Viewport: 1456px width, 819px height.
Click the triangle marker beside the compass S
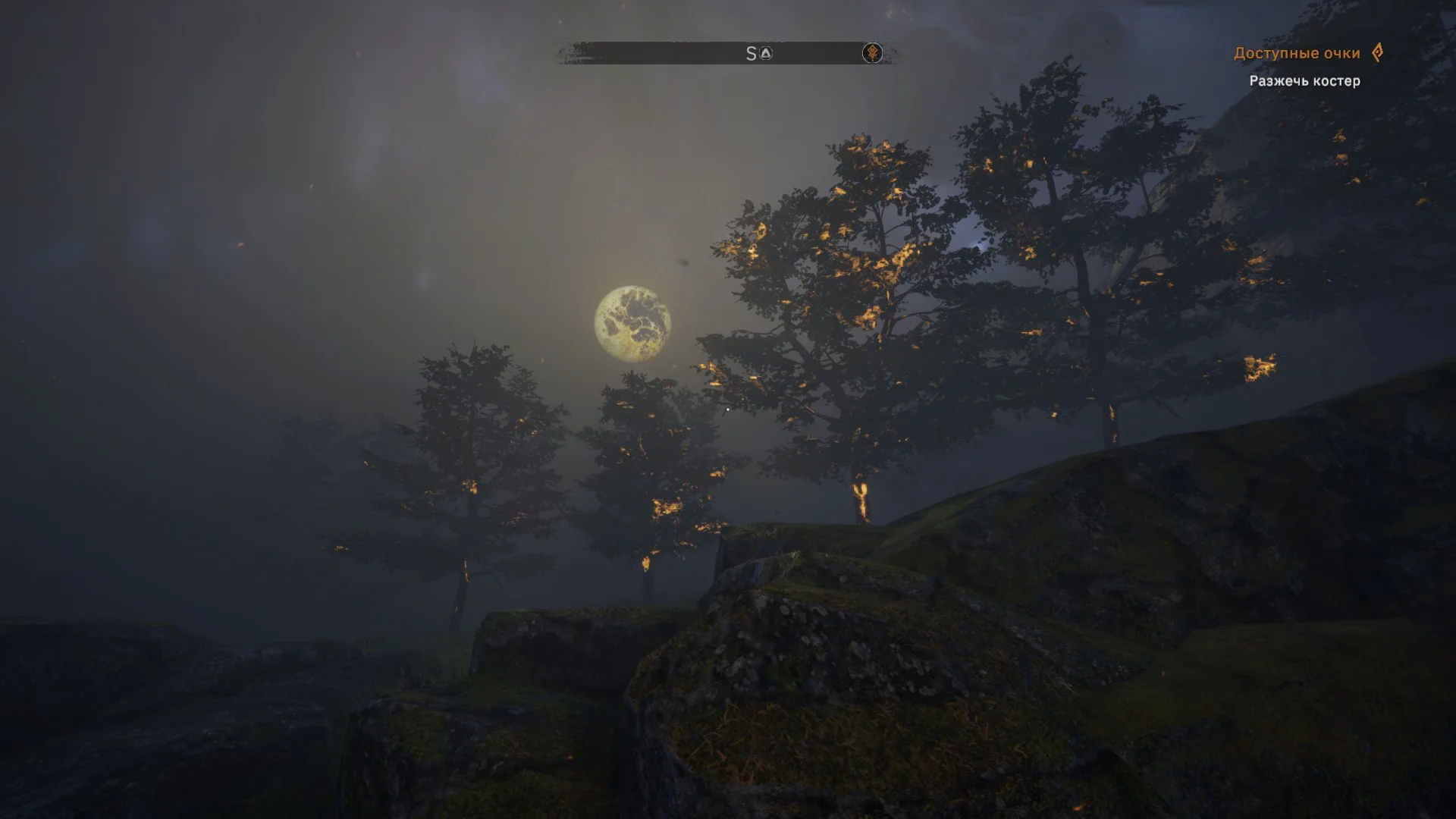pyautogui.click(x=766, y=53)
